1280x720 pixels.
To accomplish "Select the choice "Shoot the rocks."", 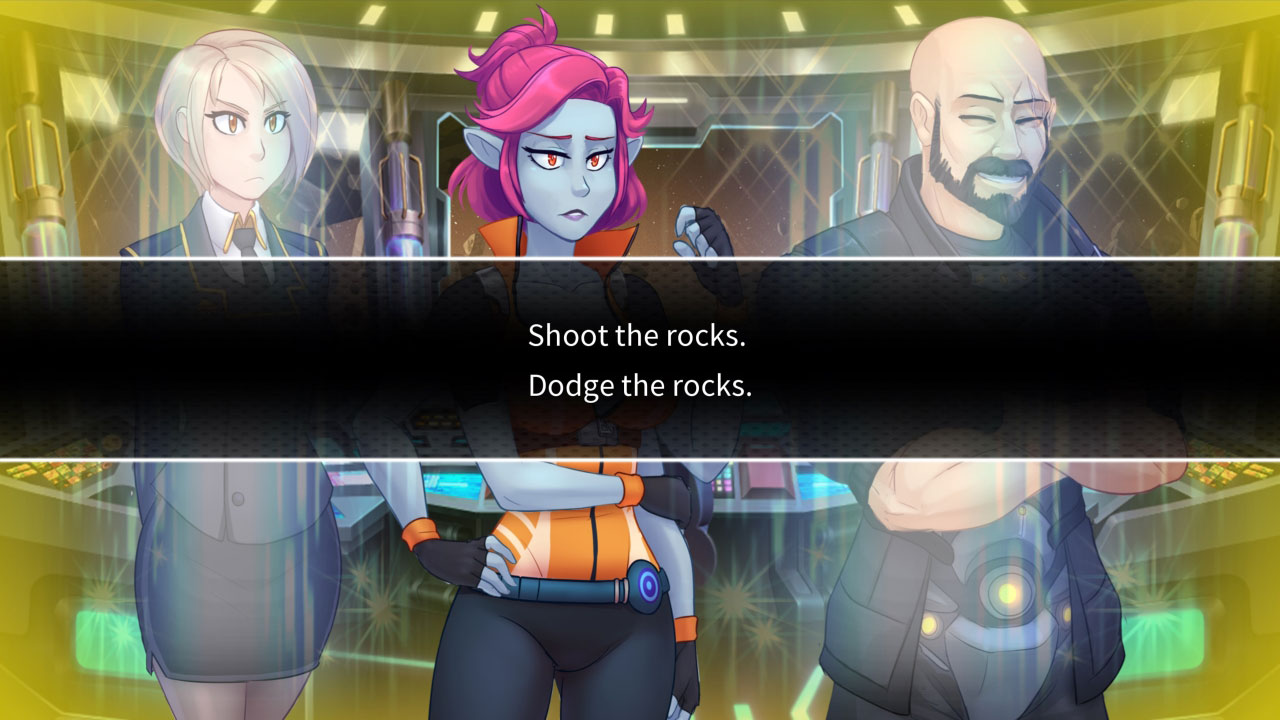I will click(639, 336).
